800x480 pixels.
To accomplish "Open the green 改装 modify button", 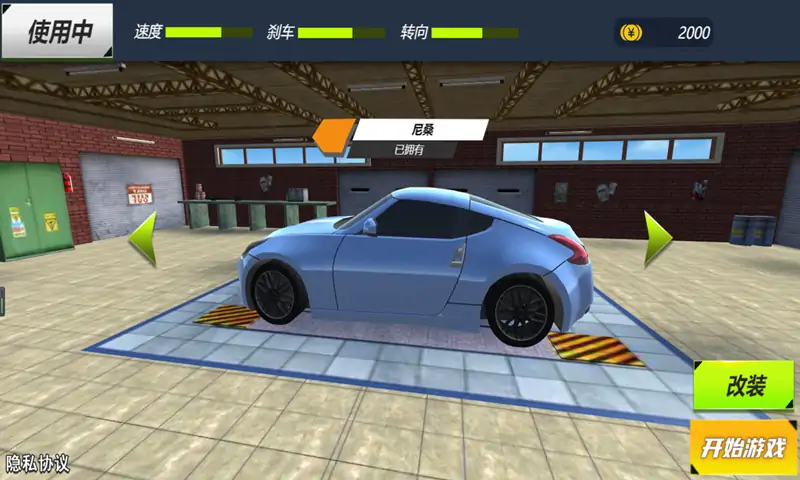I will (x=745, y=386).
